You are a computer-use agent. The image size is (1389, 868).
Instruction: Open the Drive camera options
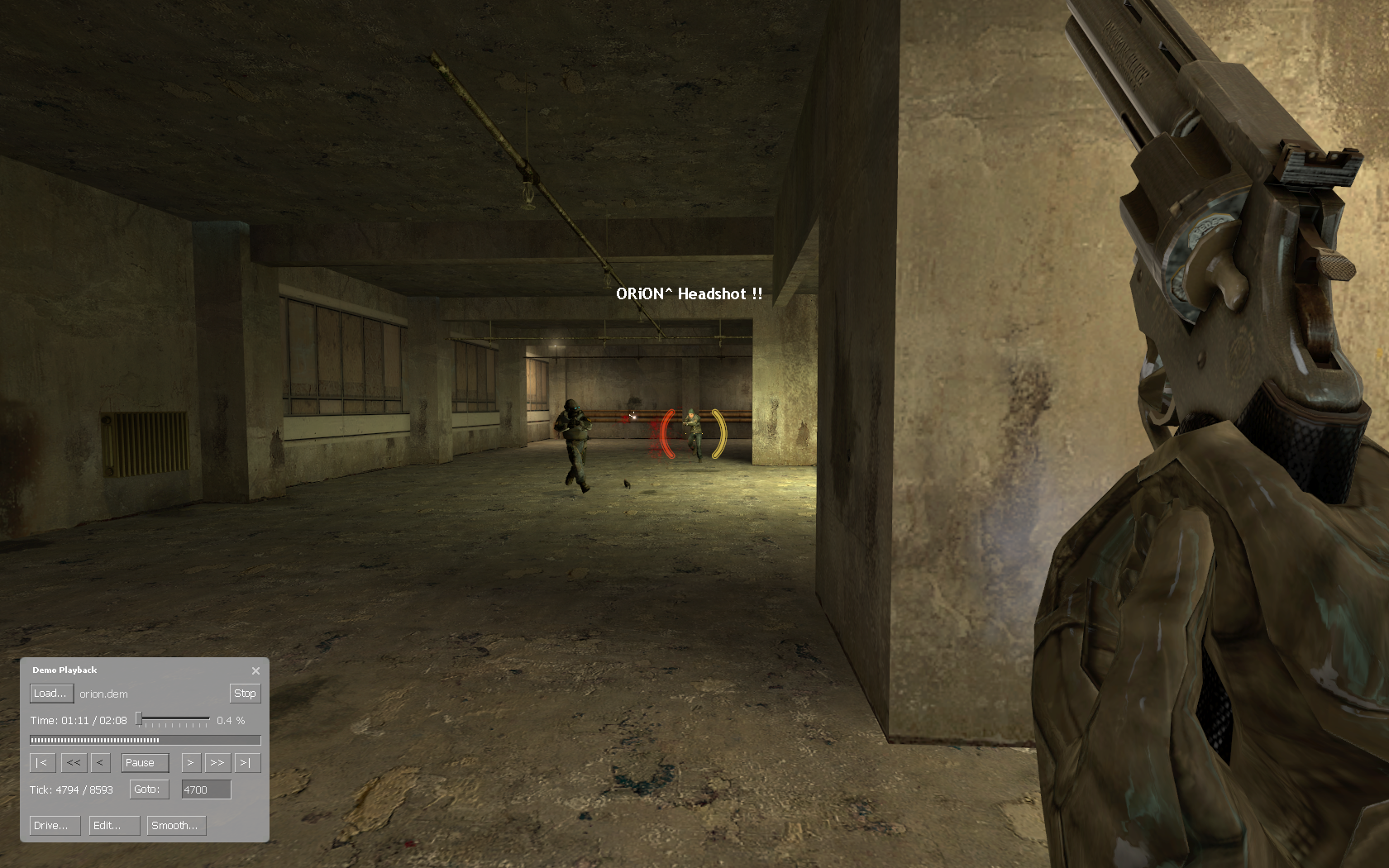[55, 826]
